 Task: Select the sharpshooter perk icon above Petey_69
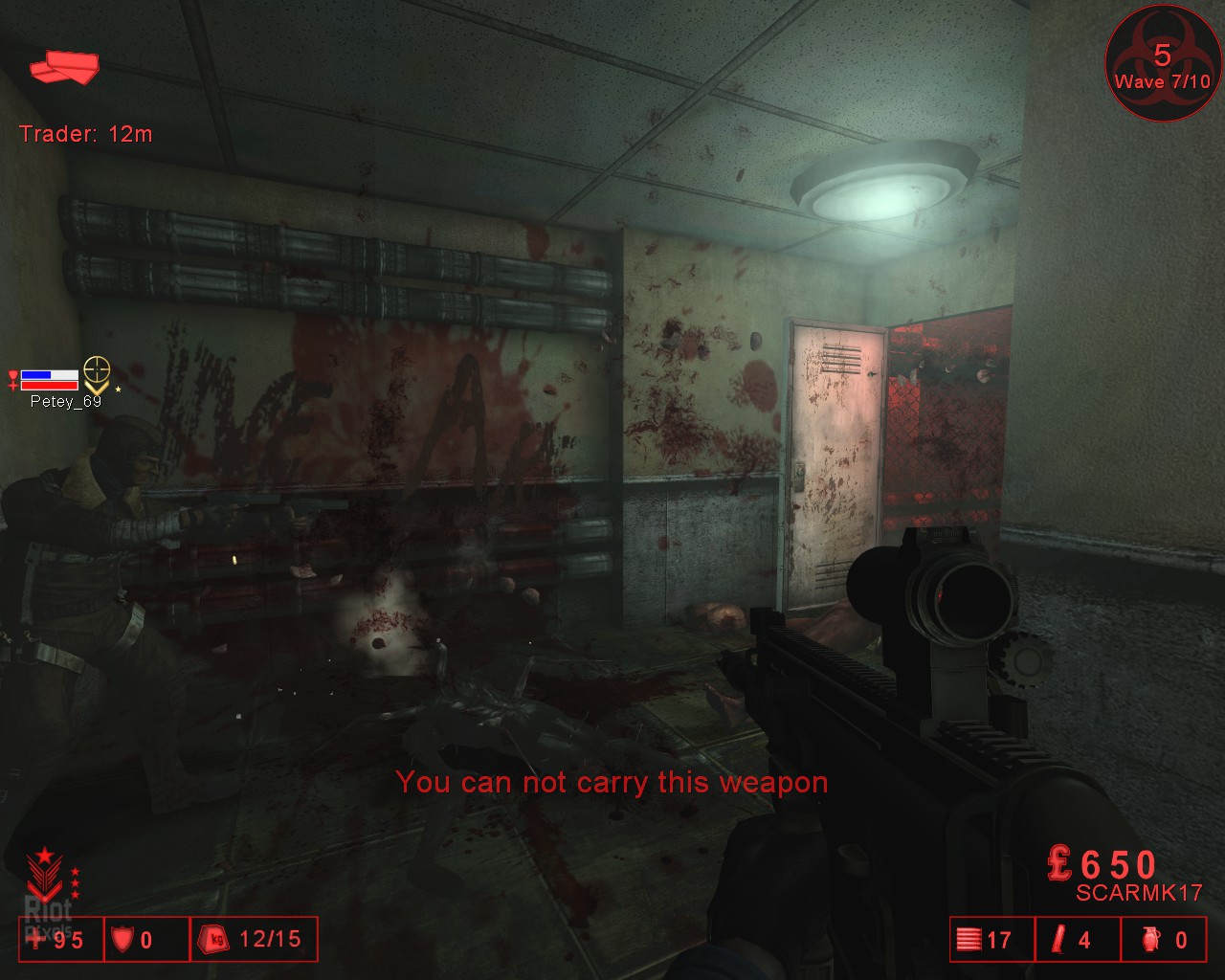pos(96,373)
